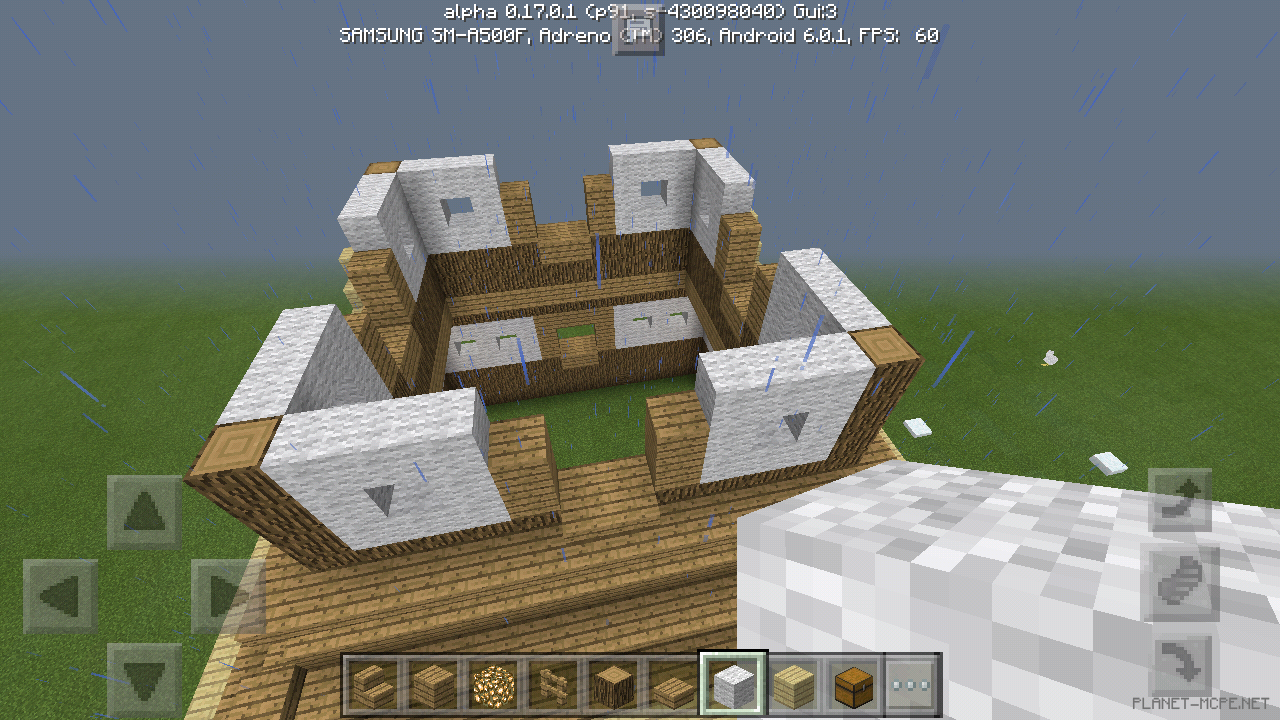Open the pause menu at top center
This screenshot has width=1280, height=720.
(x=640, y=33)
